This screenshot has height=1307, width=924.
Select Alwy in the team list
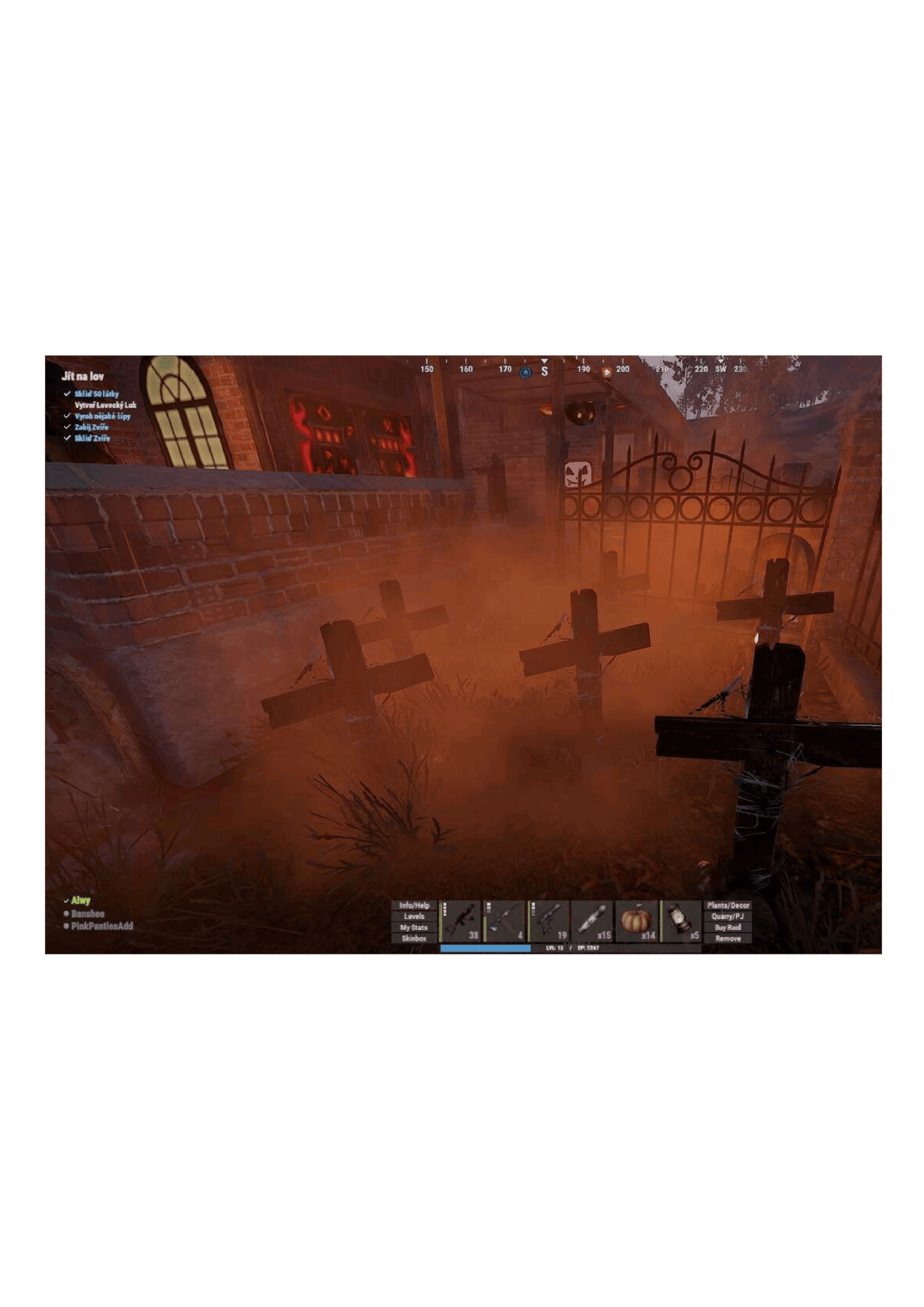tap(80, 901)
